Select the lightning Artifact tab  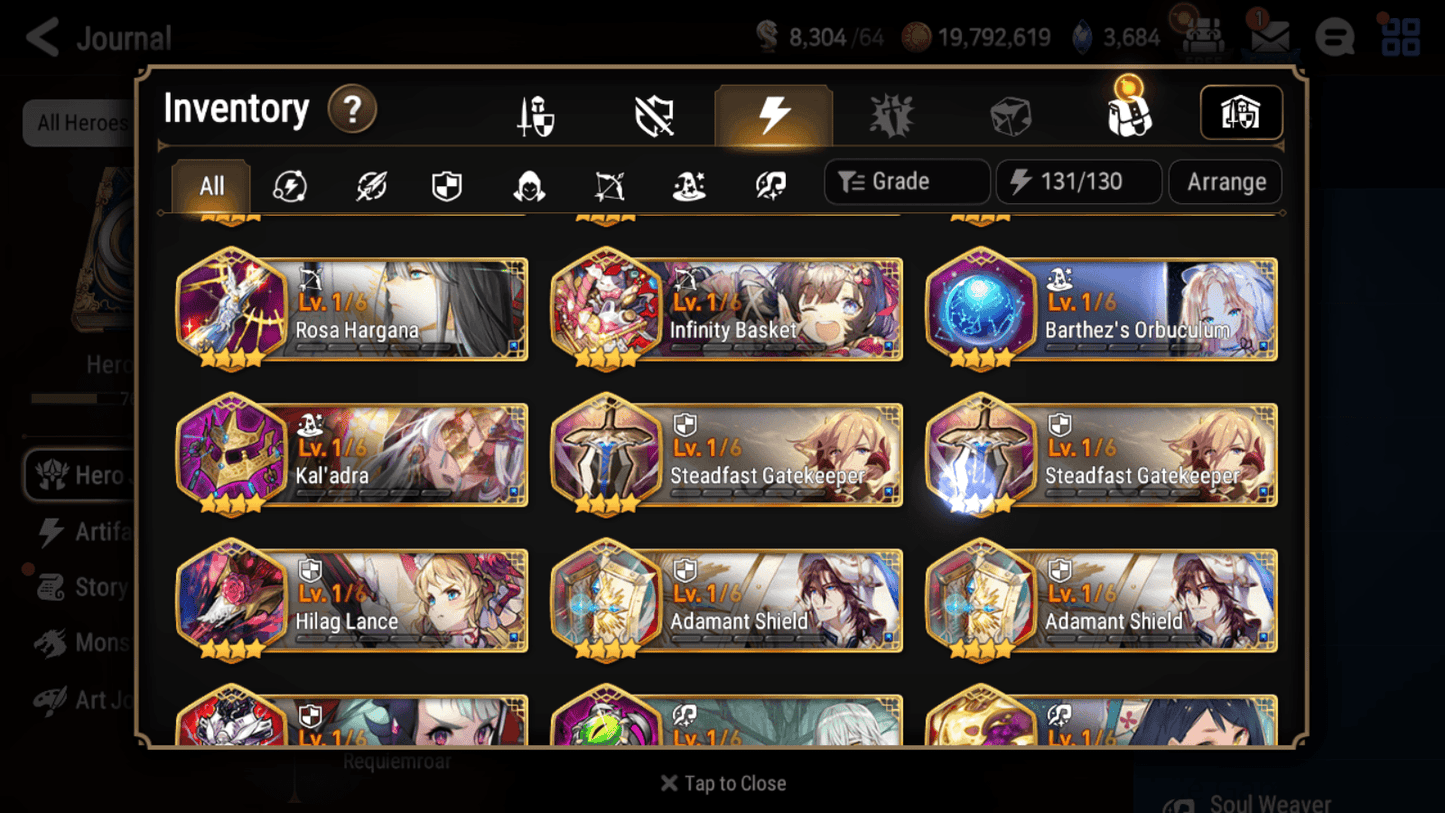(x=774, y=114)
